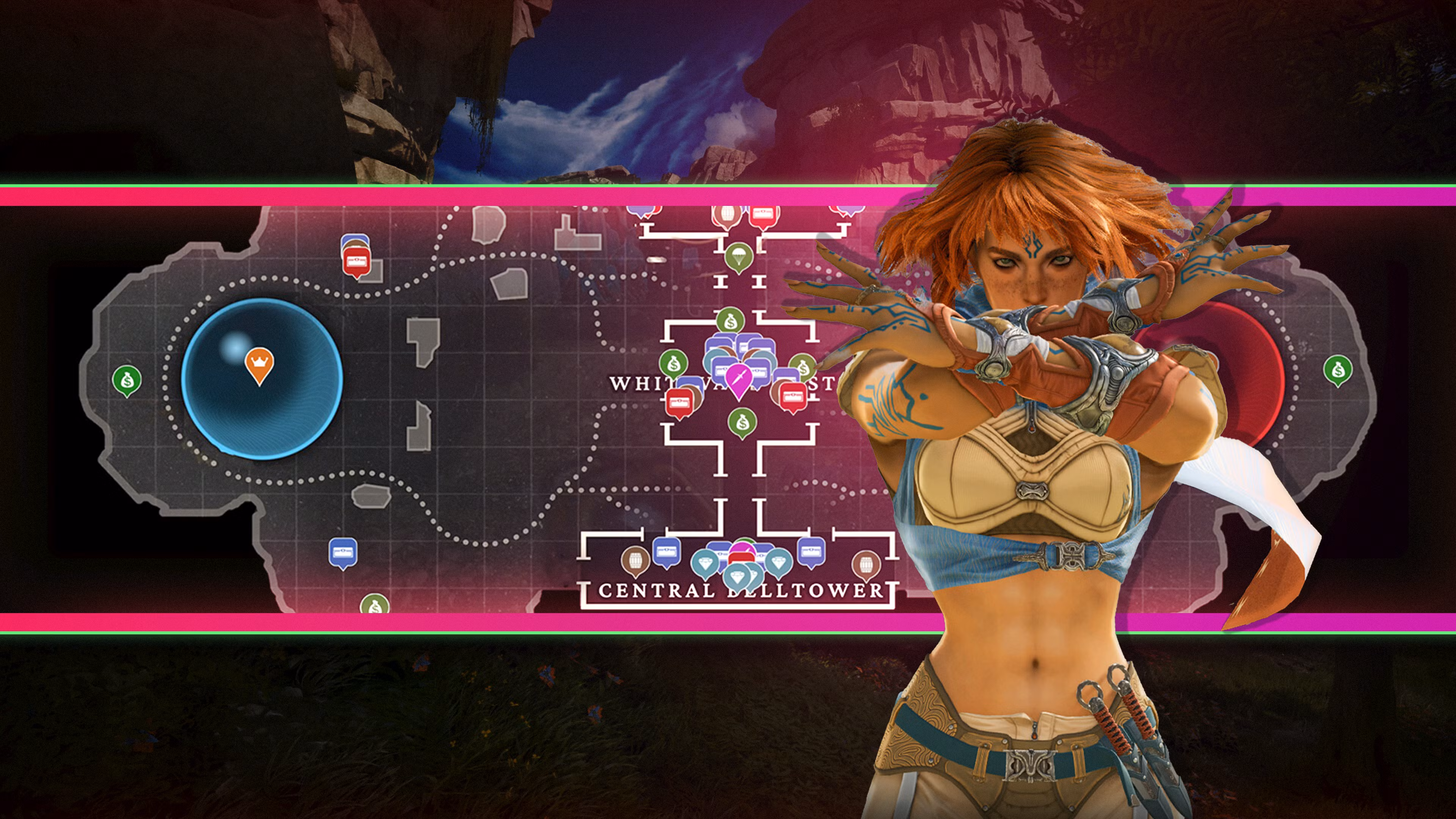
Task: Choose the barrel marker left of Central Belltower
Action: (635, 560)
